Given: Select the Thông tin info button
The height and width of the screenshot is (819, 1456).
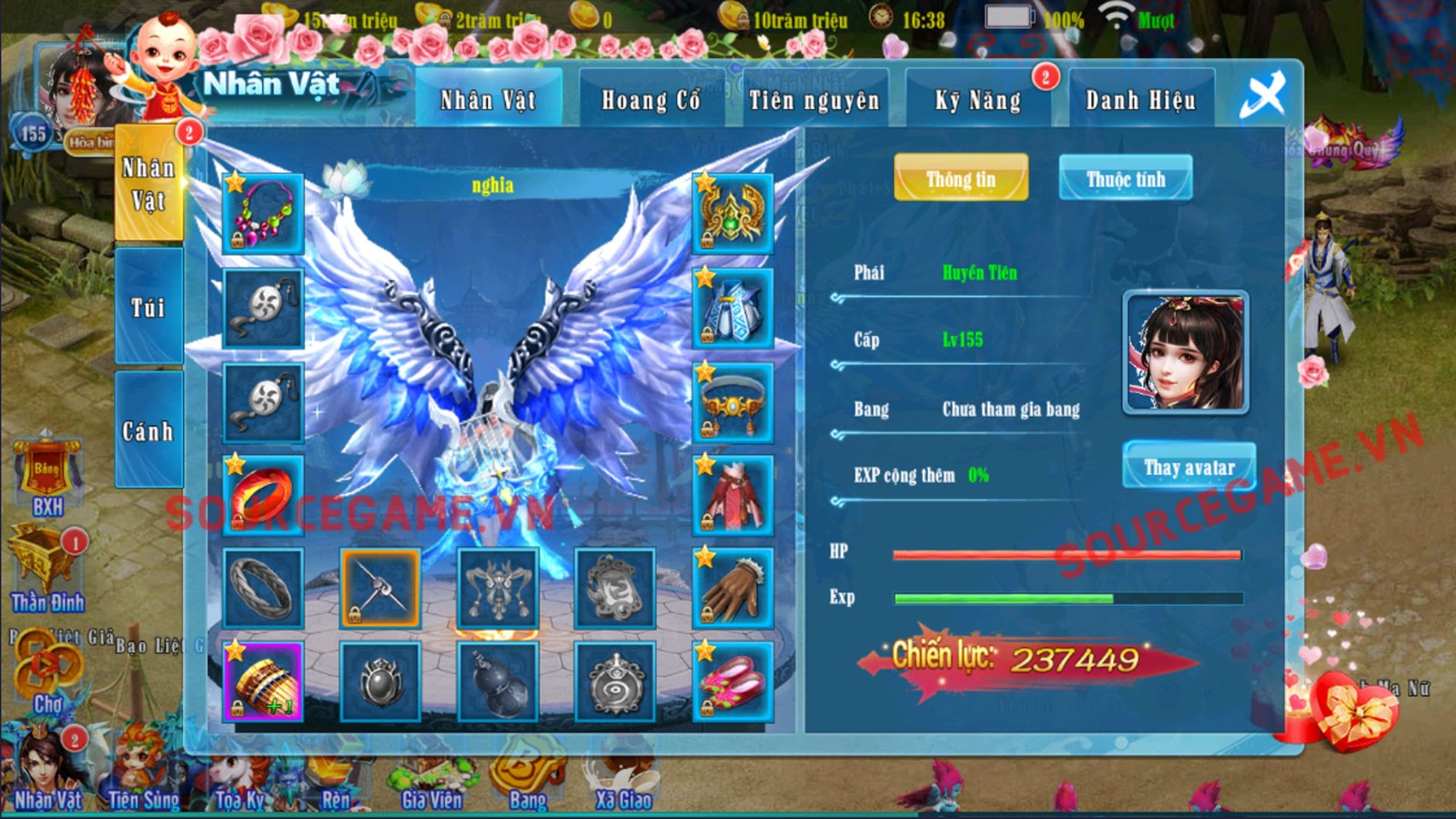Looking at the screenshot, I should pyautogui.click(x=961, y=178).
